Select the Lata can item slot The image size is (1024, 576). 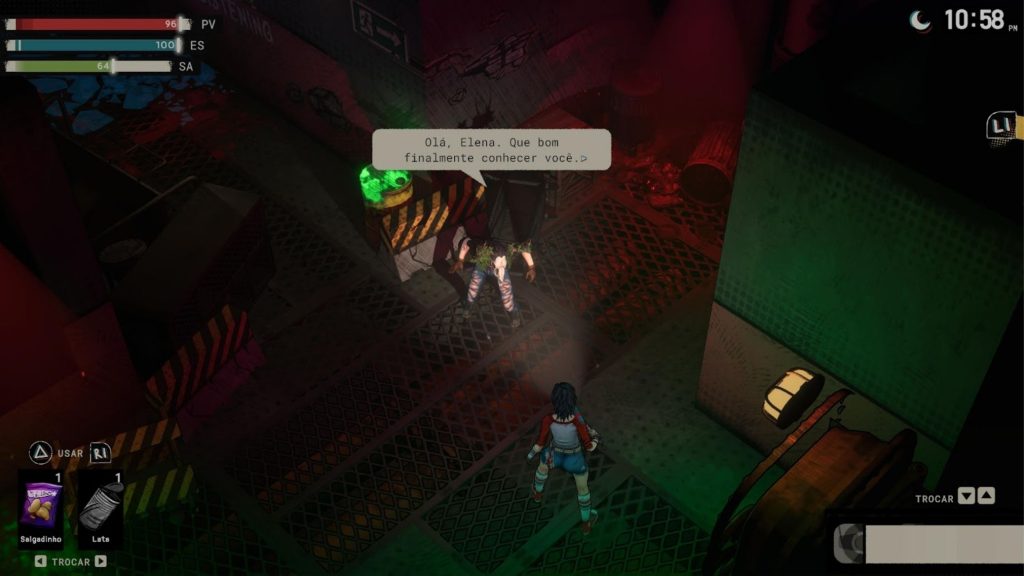click(x=101, y=505)
